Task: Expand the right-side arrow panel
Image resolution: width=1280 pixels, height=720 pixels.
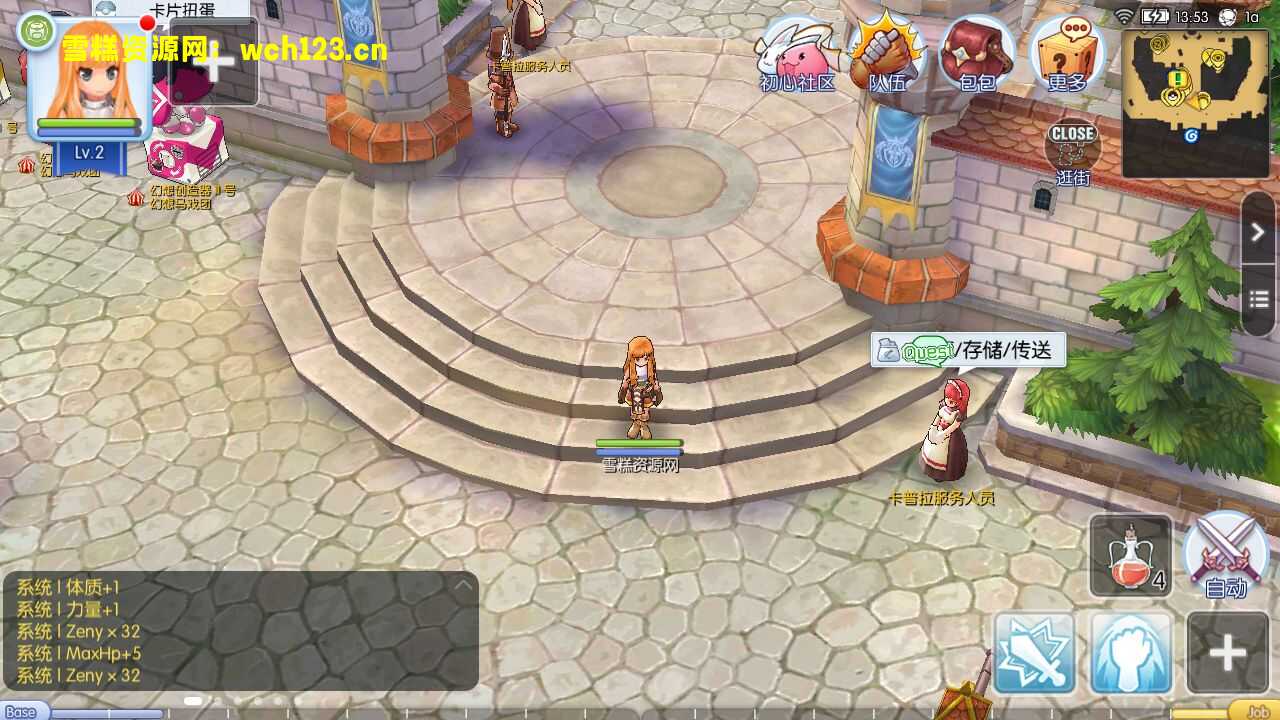Action: [1258, 232]
